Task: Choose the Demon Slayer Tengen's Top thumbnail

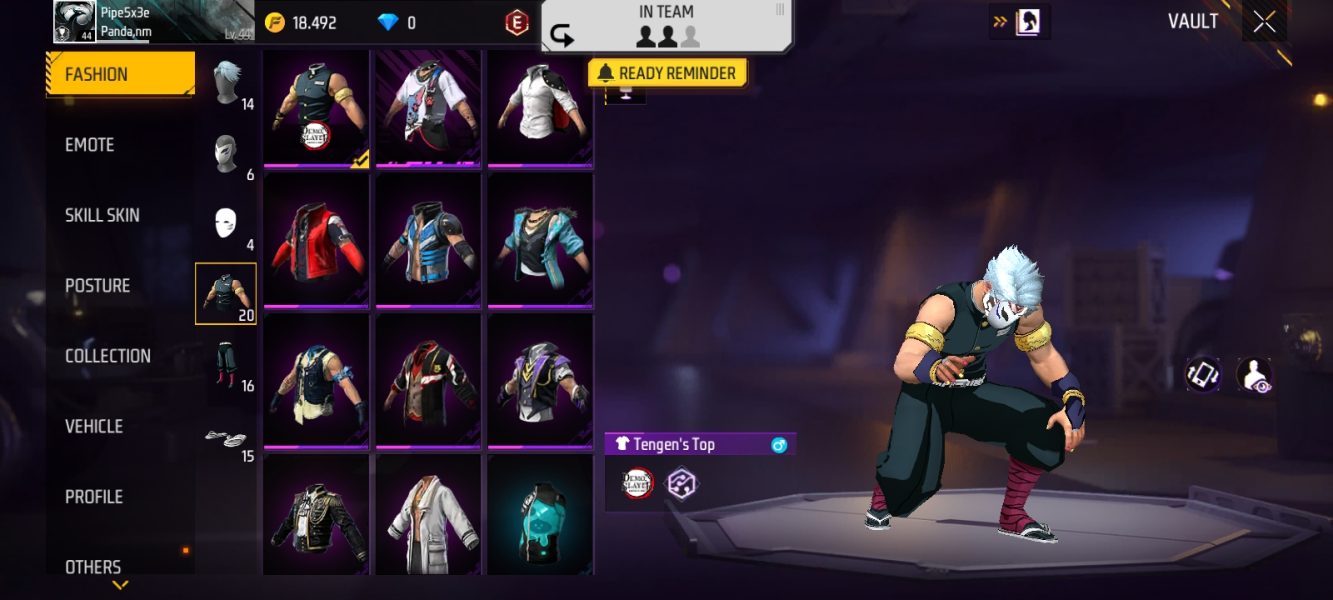Action: coord(316,107)
